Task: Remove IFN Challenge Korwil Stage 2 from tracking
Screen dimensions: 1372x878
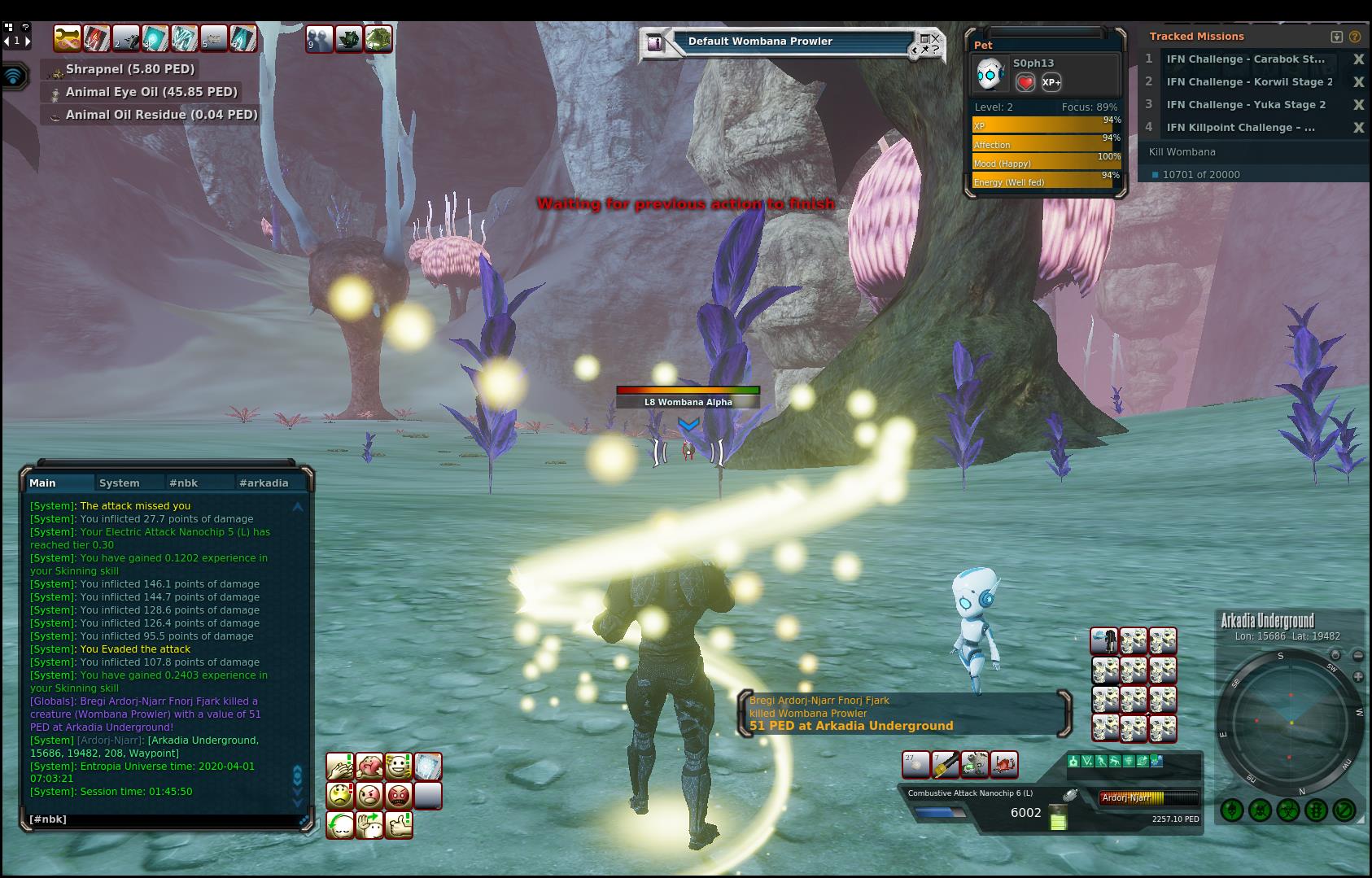Action: tap(1358, 82)
